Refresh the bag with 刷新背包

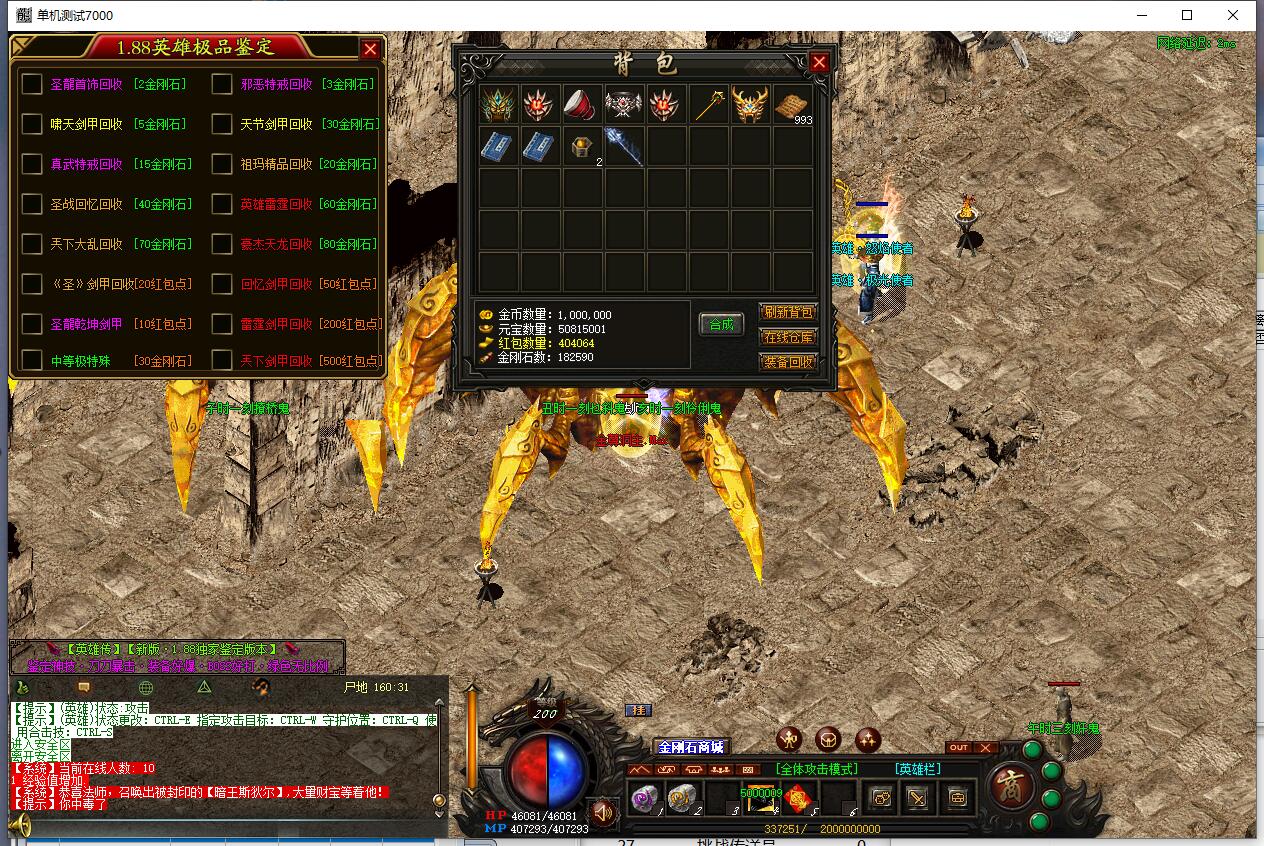tap(788, 313)
